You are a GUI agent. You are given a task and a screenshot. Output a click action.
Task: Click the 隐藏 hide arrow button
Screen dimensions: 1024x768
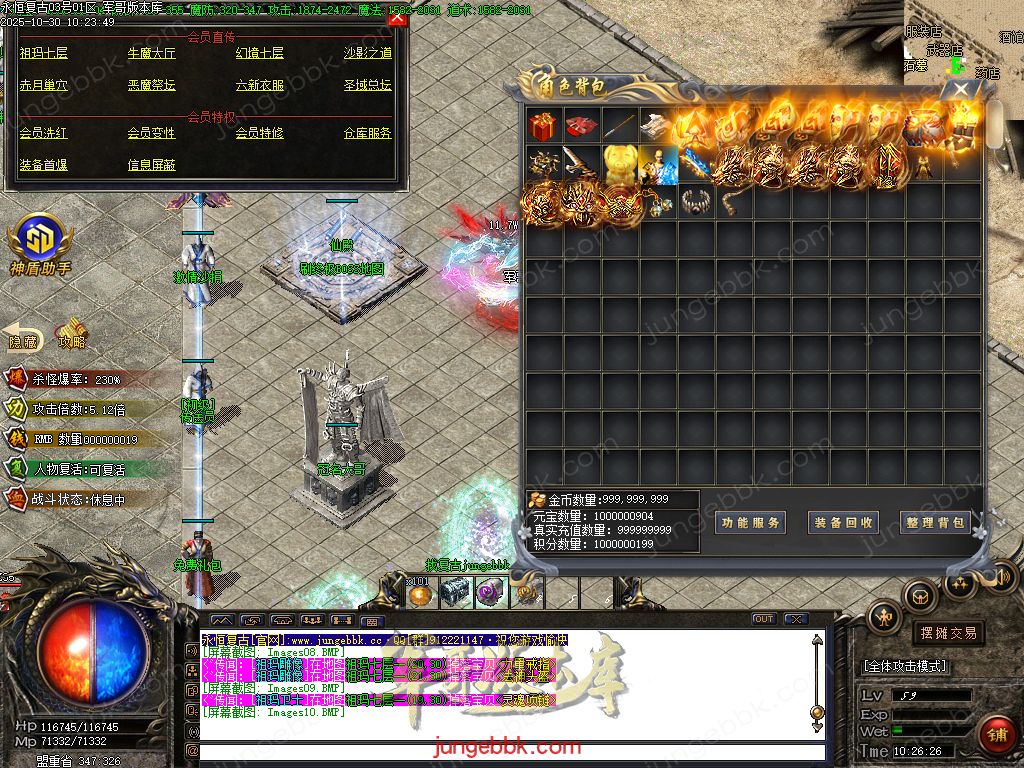(x=23, y=337)
